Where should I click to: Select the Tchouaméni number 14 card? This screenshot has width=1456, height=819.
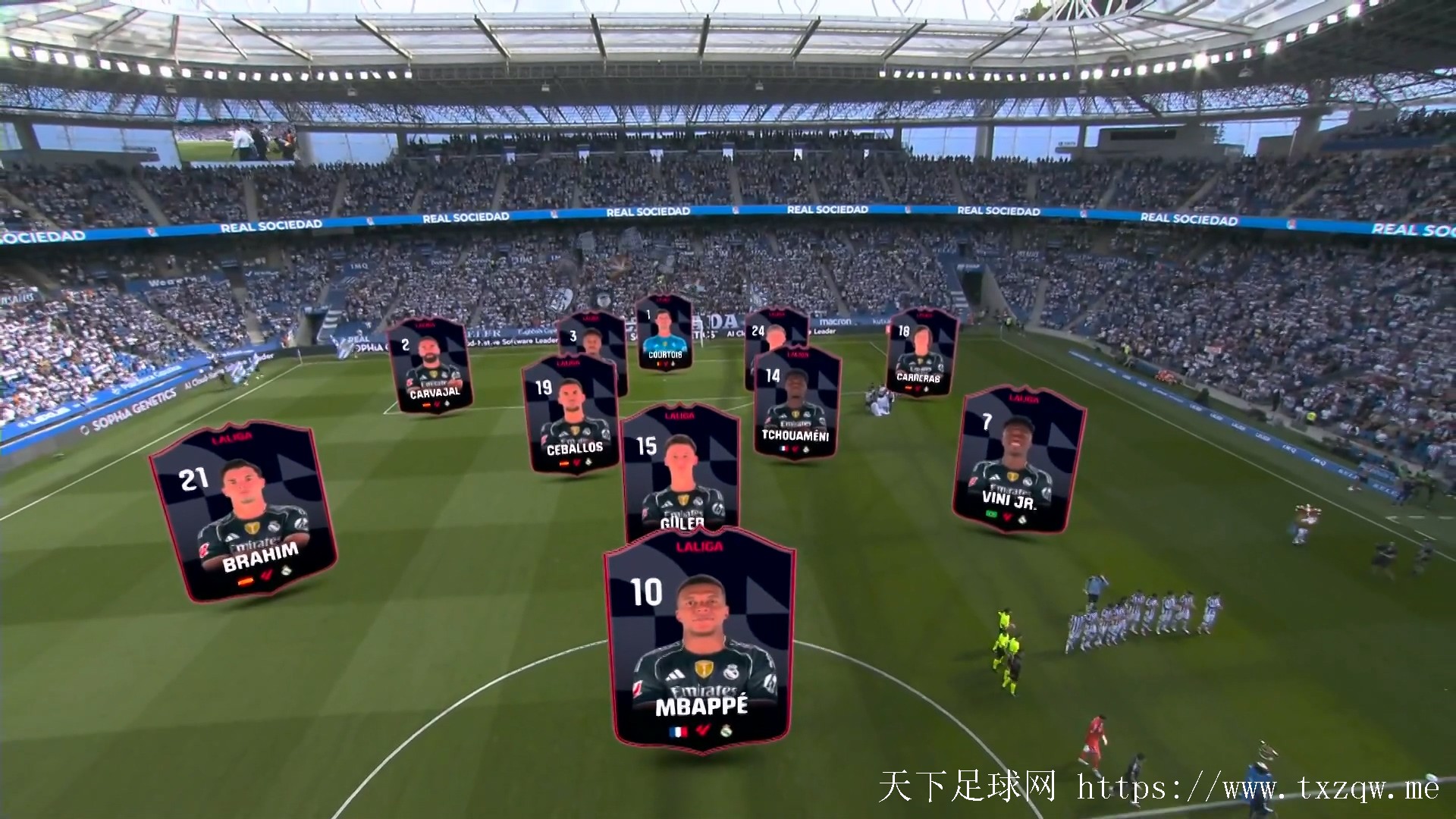coord(796,403)
